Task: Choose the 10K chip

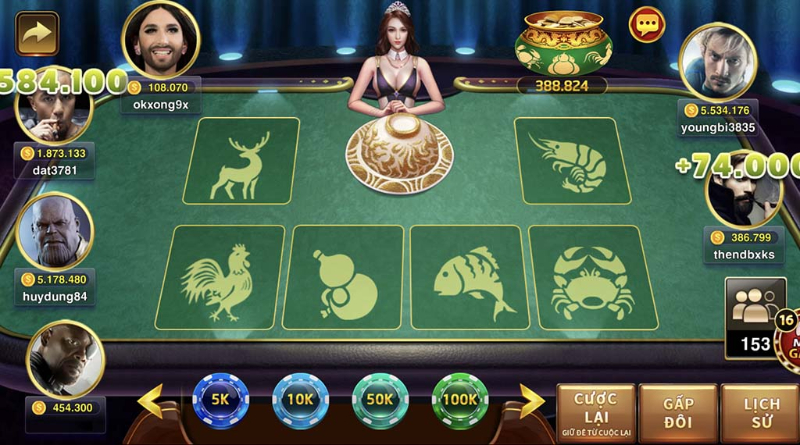Action: click(301, 398)
